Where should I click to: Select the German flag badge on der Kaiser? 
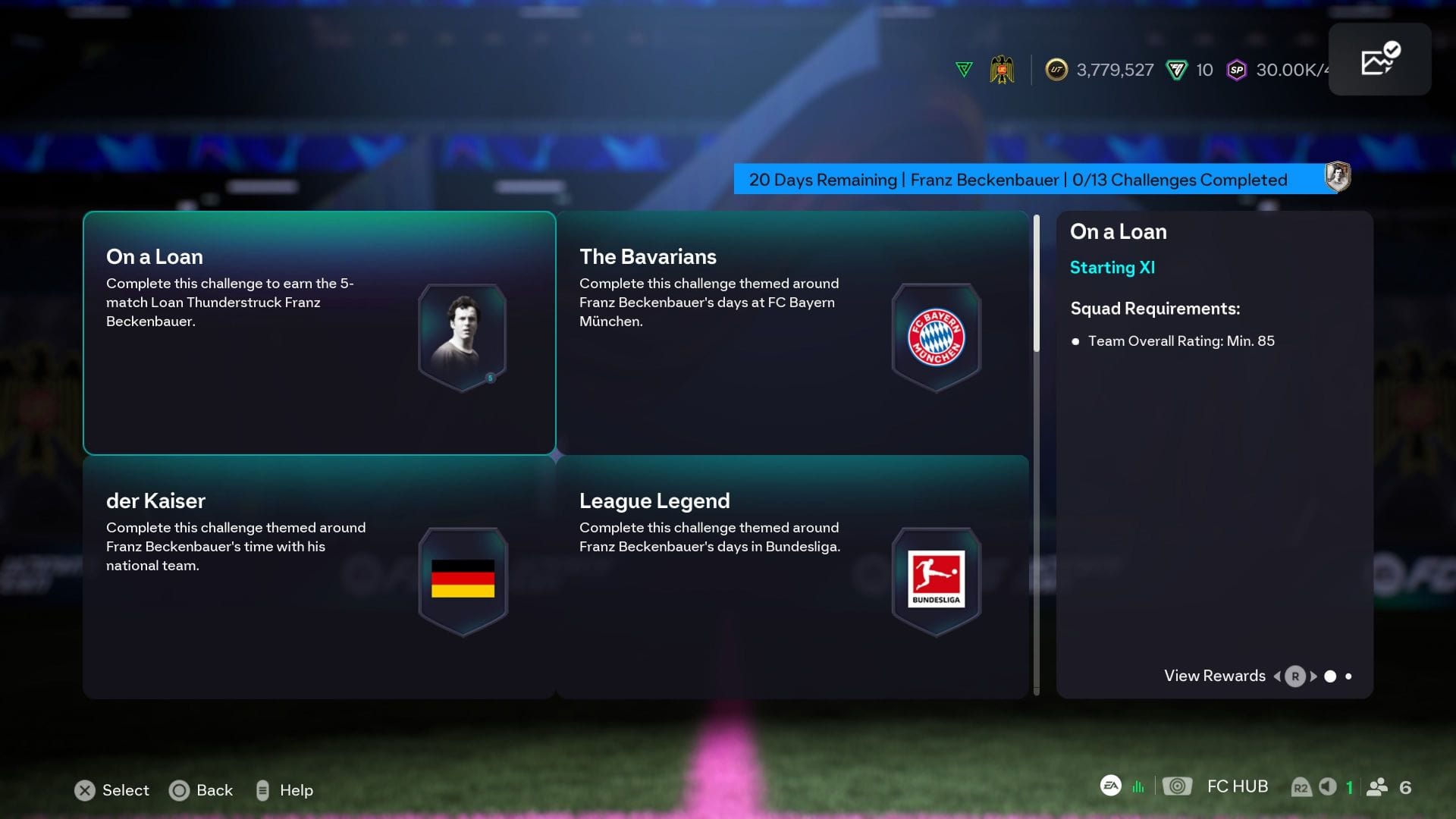click(463, 580)
